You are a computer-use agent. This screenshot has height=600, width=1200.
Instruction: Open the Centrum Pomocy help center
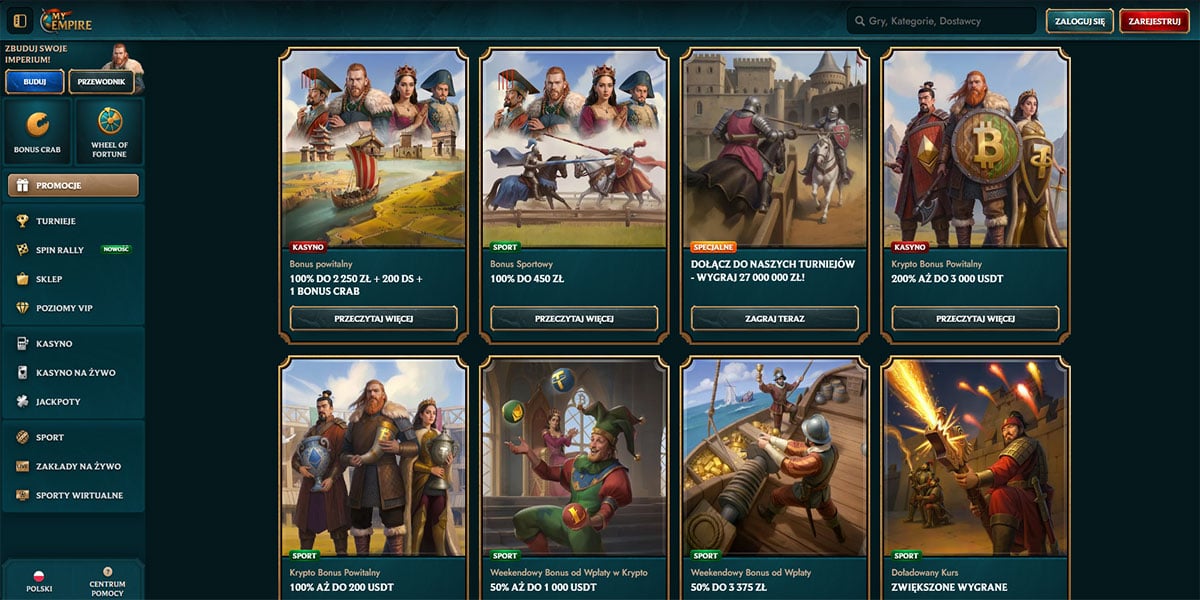coord(107,583)
